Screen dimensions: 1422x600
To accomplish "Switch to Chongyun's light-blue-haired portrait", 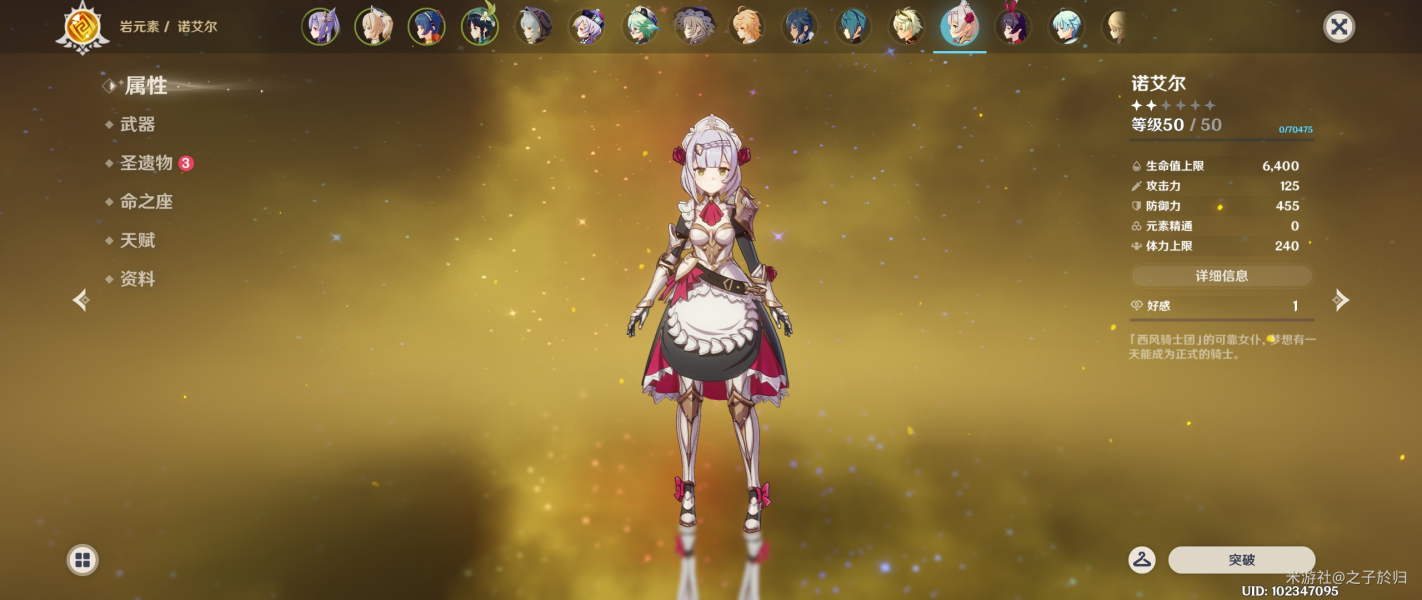I will [x=1067, y=27].
